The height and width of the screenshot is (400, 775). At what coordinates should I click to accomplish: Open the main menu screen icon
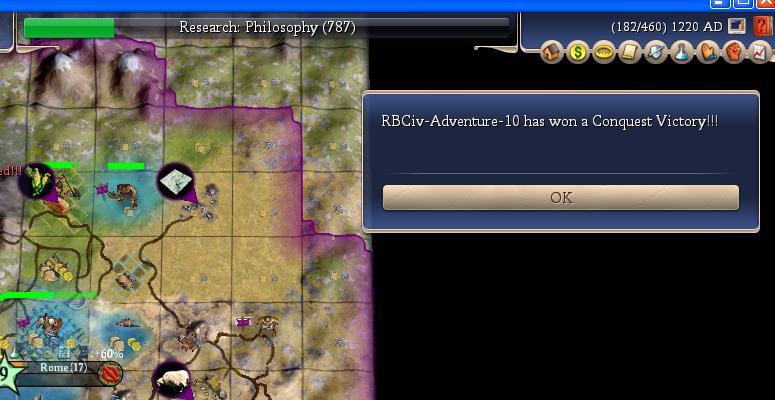737,26
